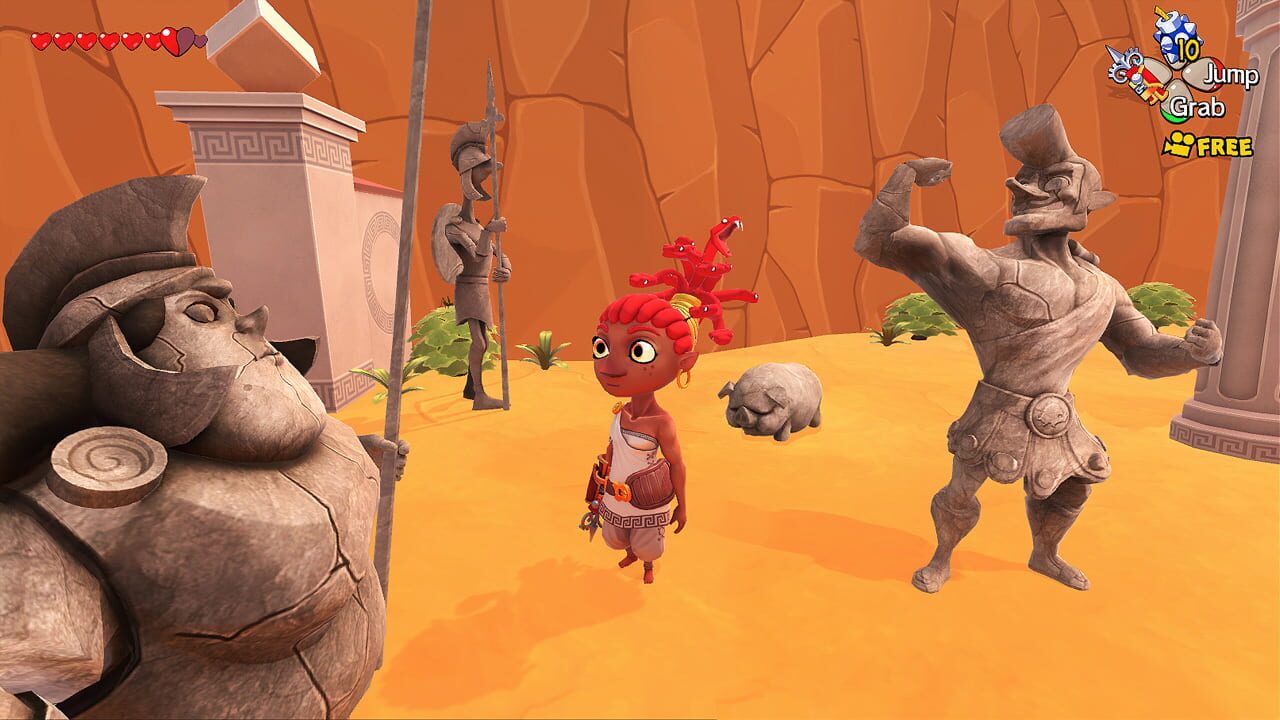1280x720 pixels.
Task: Click the Jump text label
Action: (x=1231, y=75)
